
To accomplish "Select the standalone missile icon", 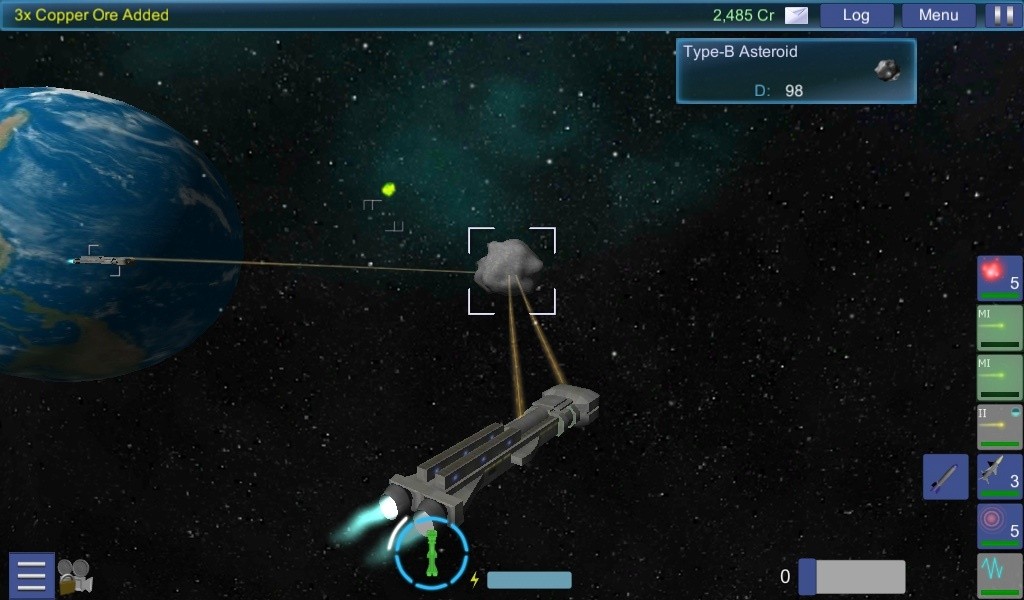I will coord(945,476).
